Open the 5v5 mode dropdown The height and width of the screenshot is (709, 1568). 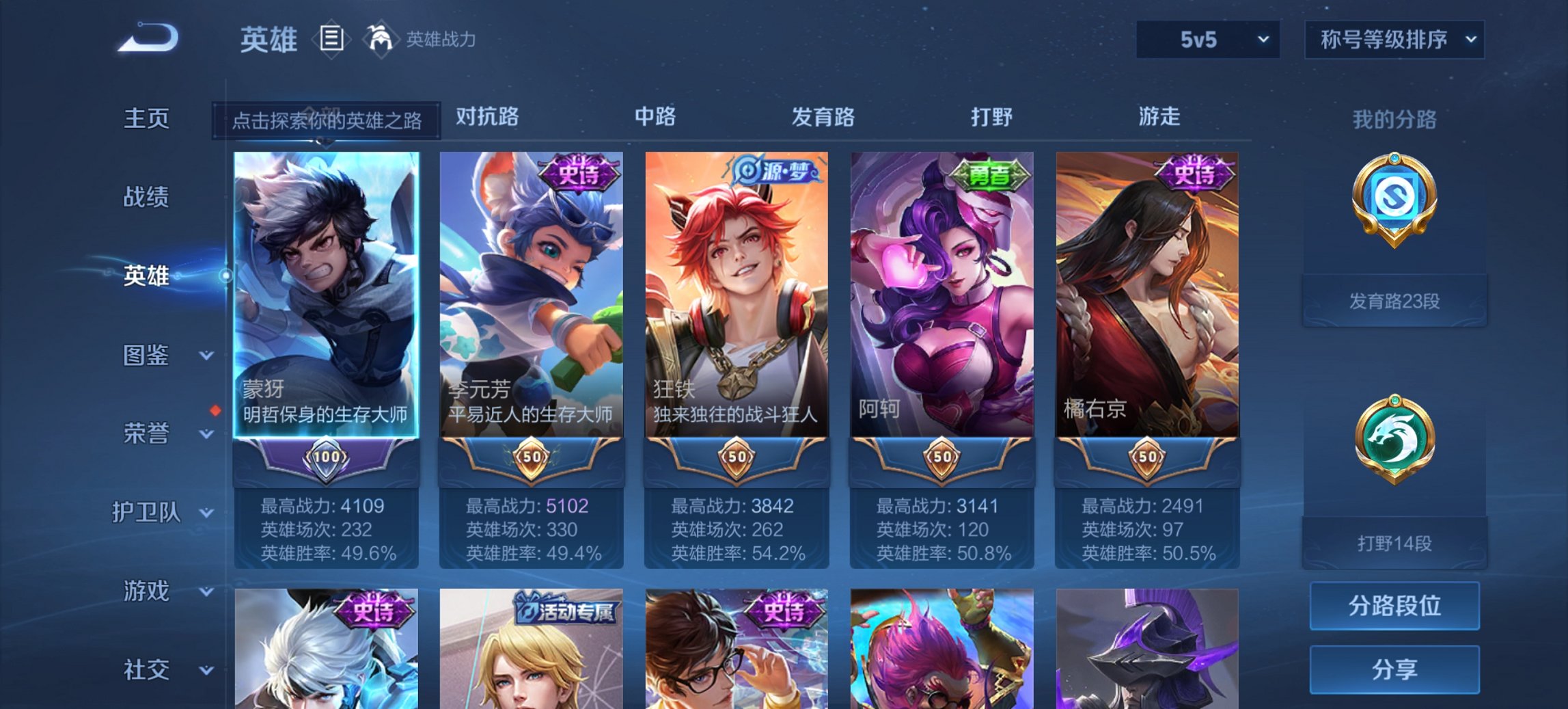click(x=1207, y=40)
